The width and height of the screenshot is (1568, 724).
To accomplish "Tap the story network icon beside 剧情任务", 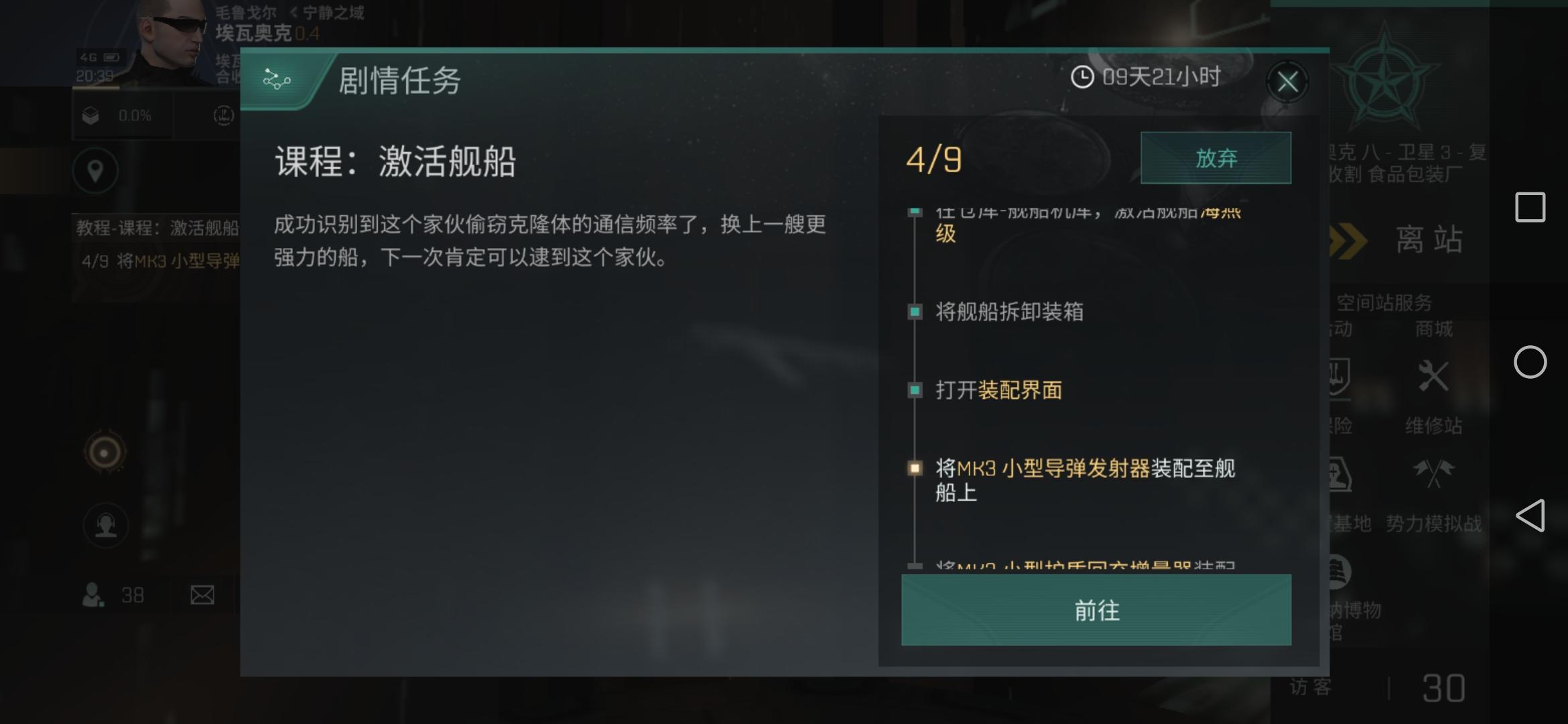I will click(277, 79).
